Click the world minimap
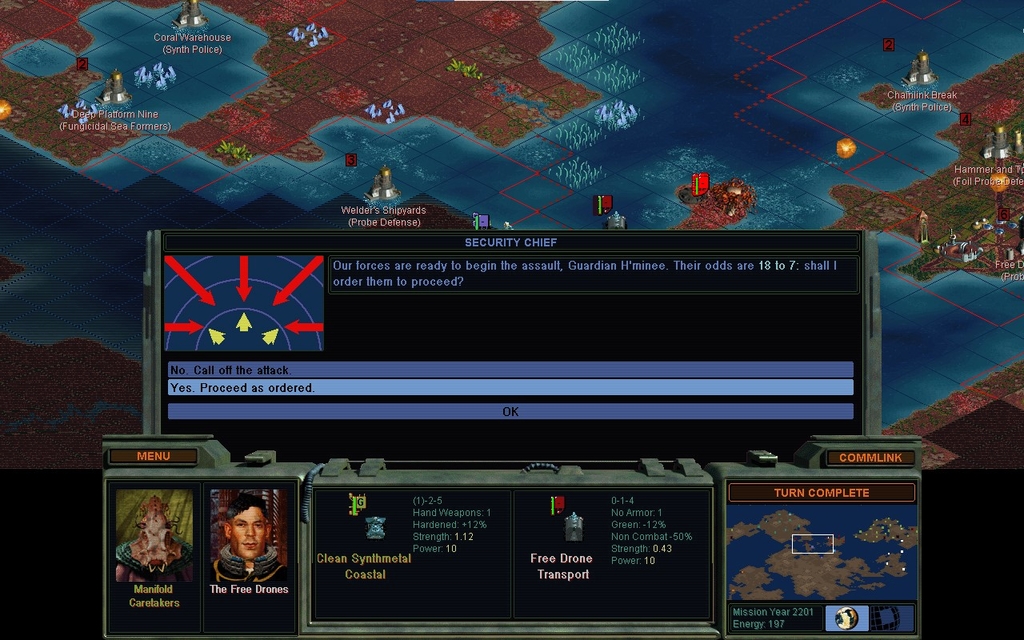Viewport: 1024px width, 640px height. coord(821,553)
